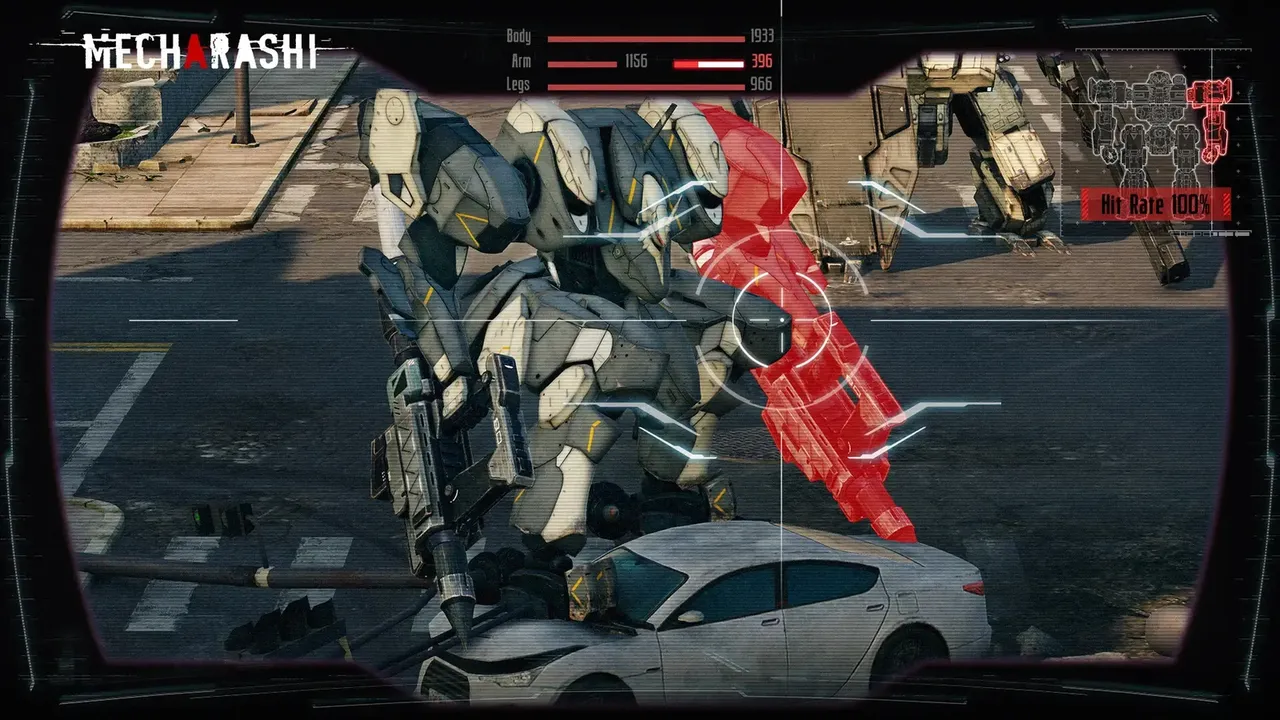Click the red highlighted arm in the part diagram

point(1210,115)
